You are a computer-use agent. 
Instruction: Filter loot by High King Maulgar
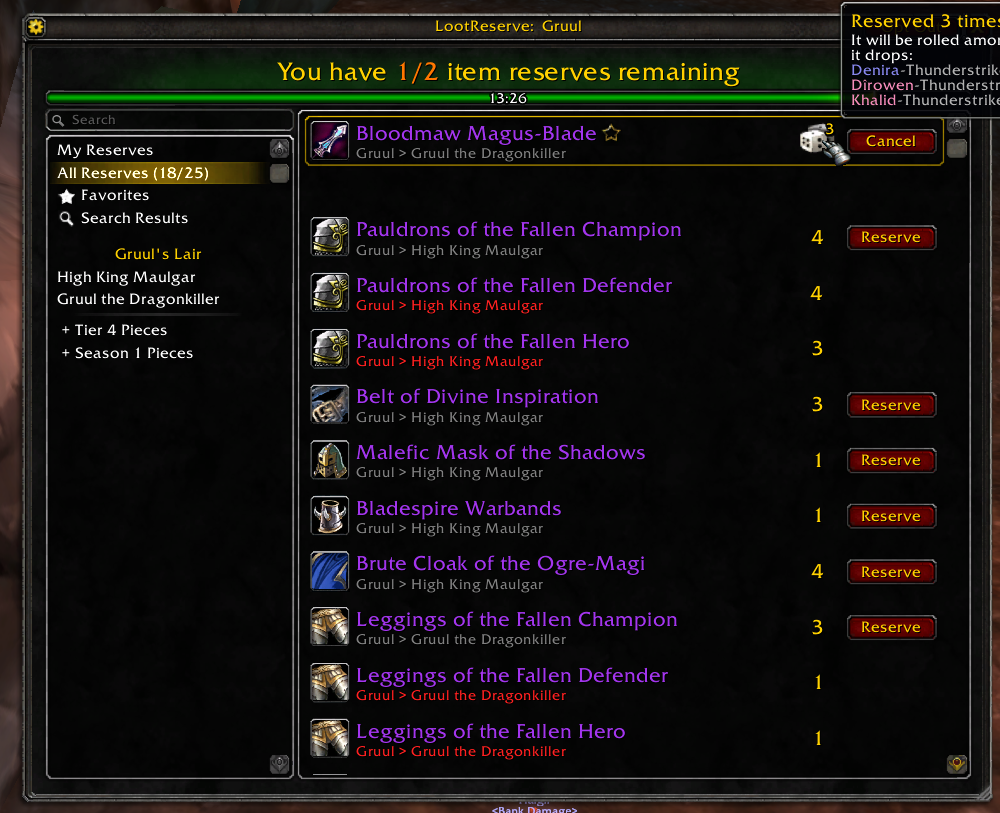click(126, 277)
